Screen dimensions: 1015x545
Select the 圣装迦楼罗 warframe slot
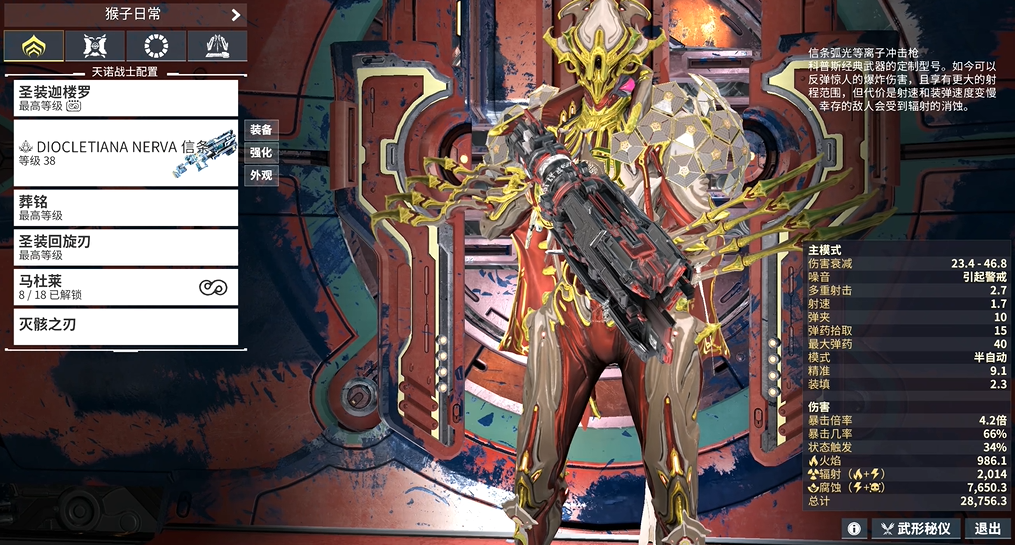point(126,98)
